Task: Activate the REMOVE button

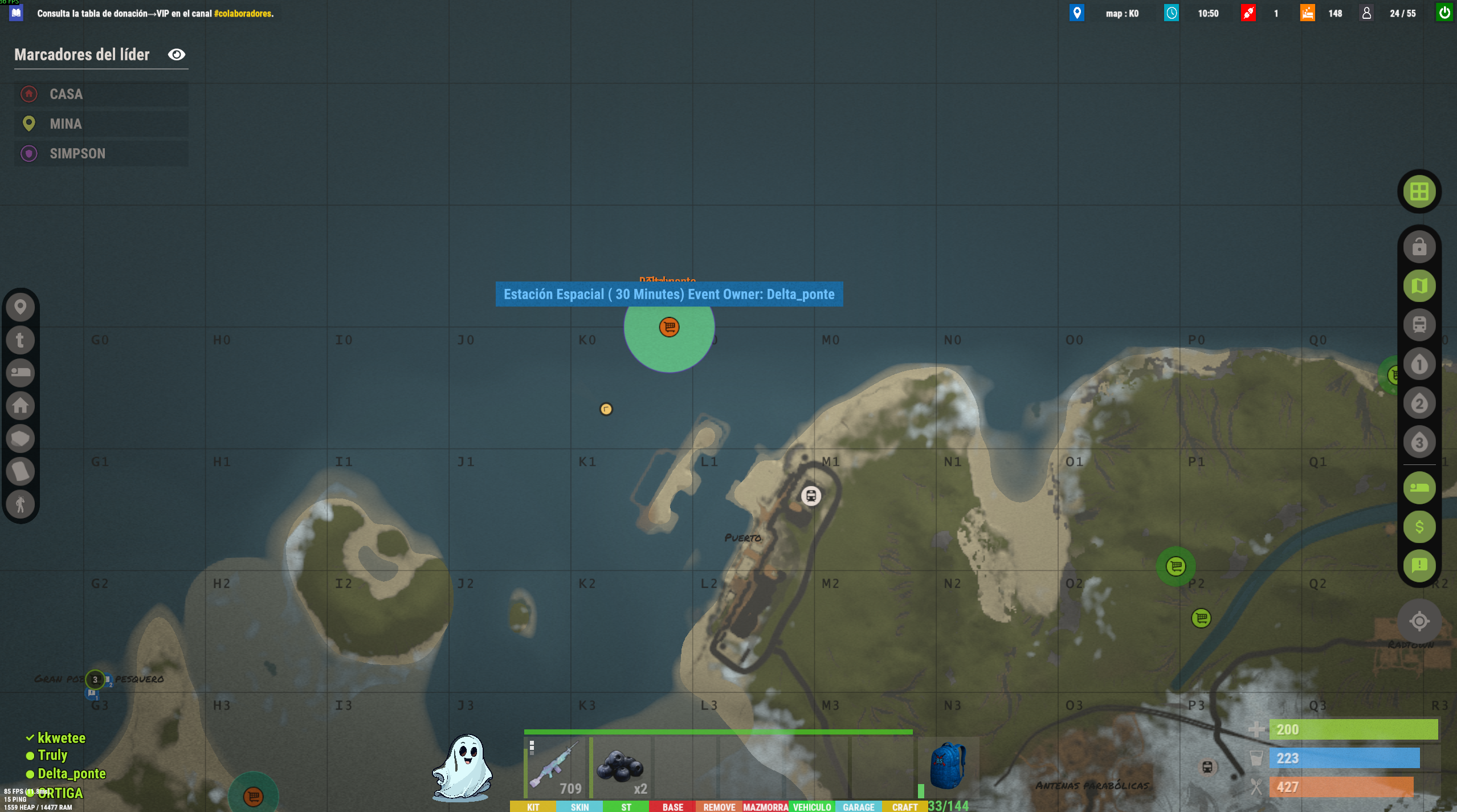Action: coord(719,806)
